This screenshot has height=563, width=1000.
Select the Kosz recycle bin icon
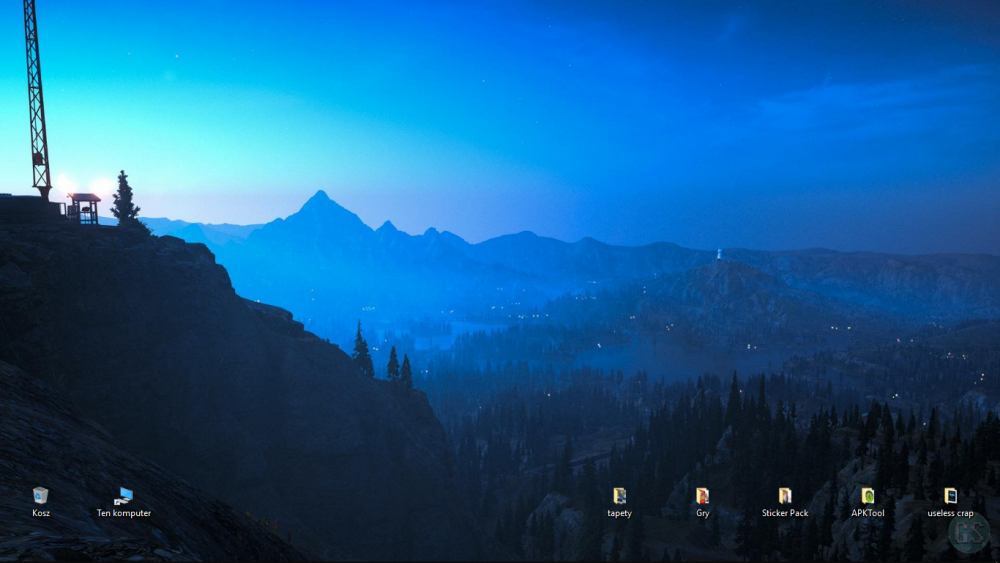[40, 496]
